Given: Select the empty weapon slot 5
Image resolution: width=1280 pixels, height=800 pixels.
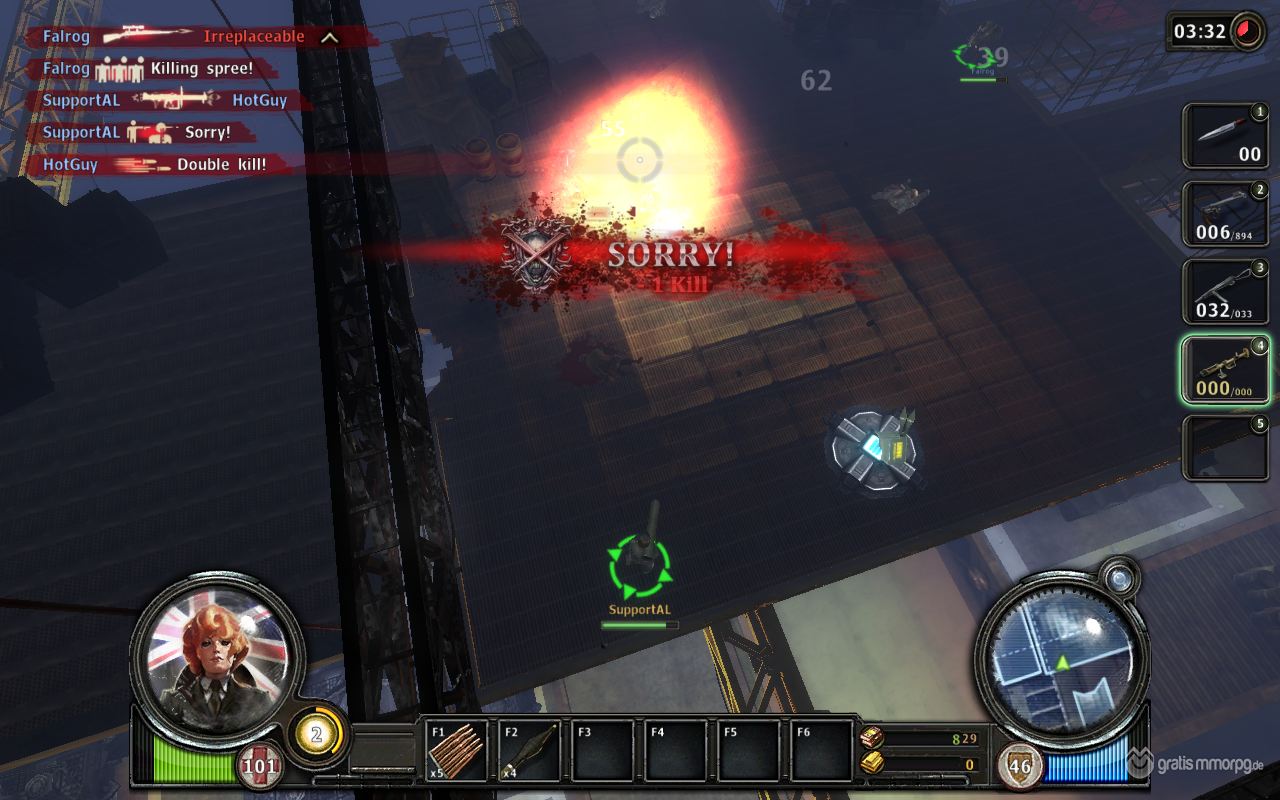Looking at the screenshot, I should (x=1225, y=447).
